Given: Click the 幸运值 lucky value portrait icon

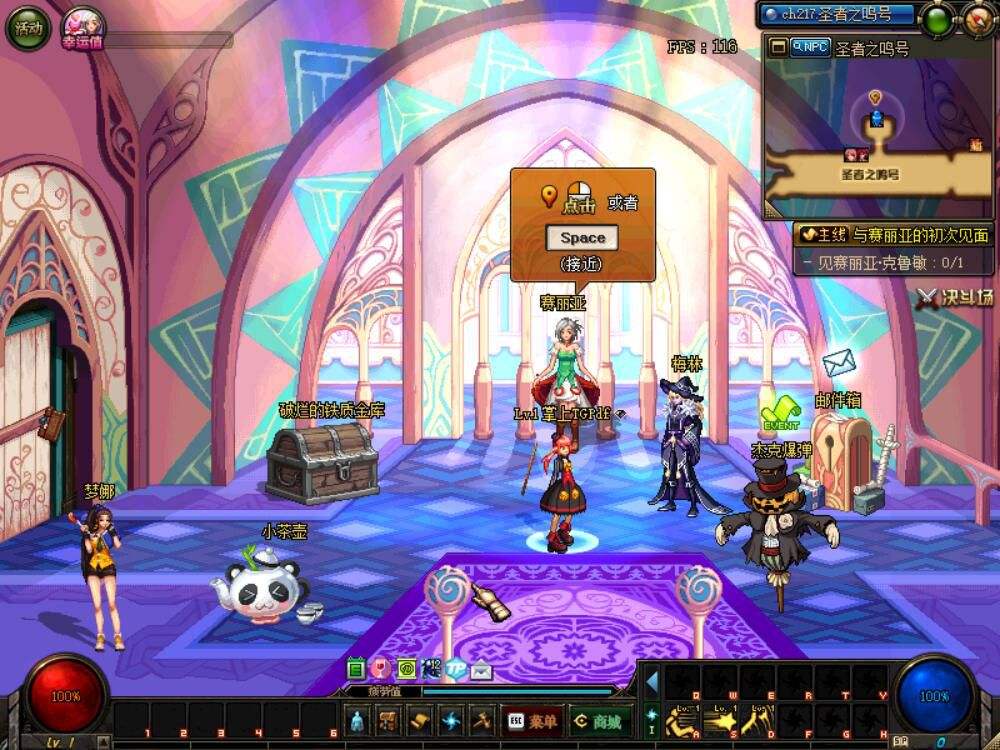Looking at the screenshot, I should 80,28.
